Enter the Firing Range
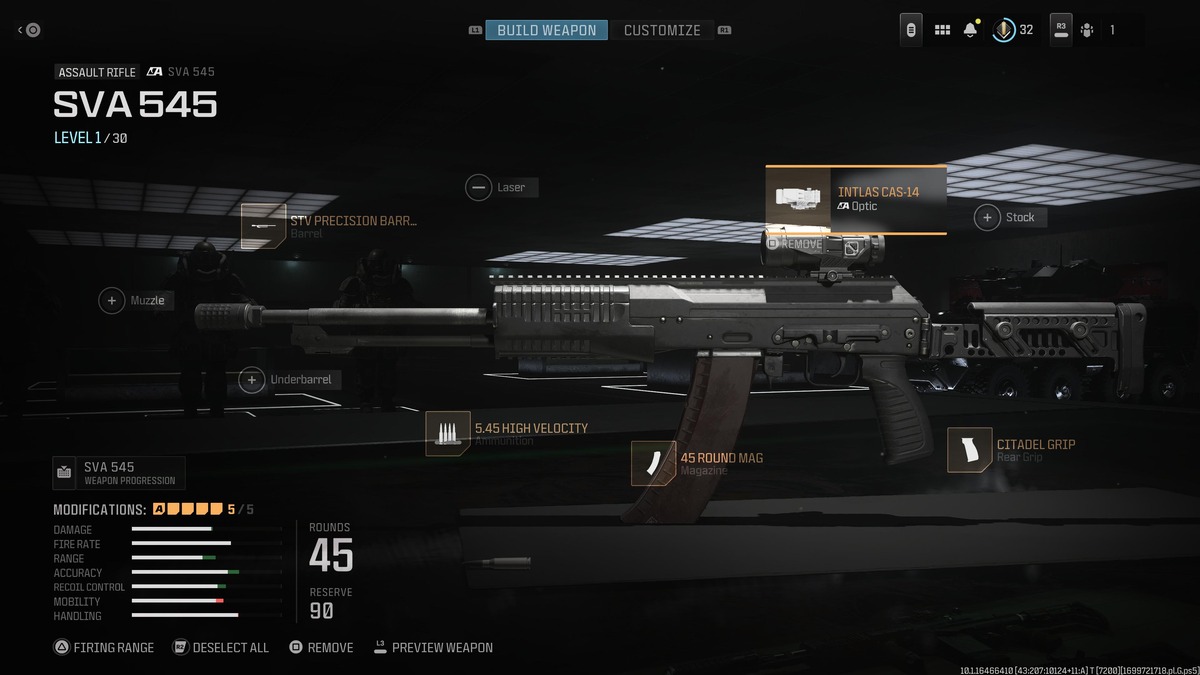Screen dimensions: 1200x675 point(104,647)
